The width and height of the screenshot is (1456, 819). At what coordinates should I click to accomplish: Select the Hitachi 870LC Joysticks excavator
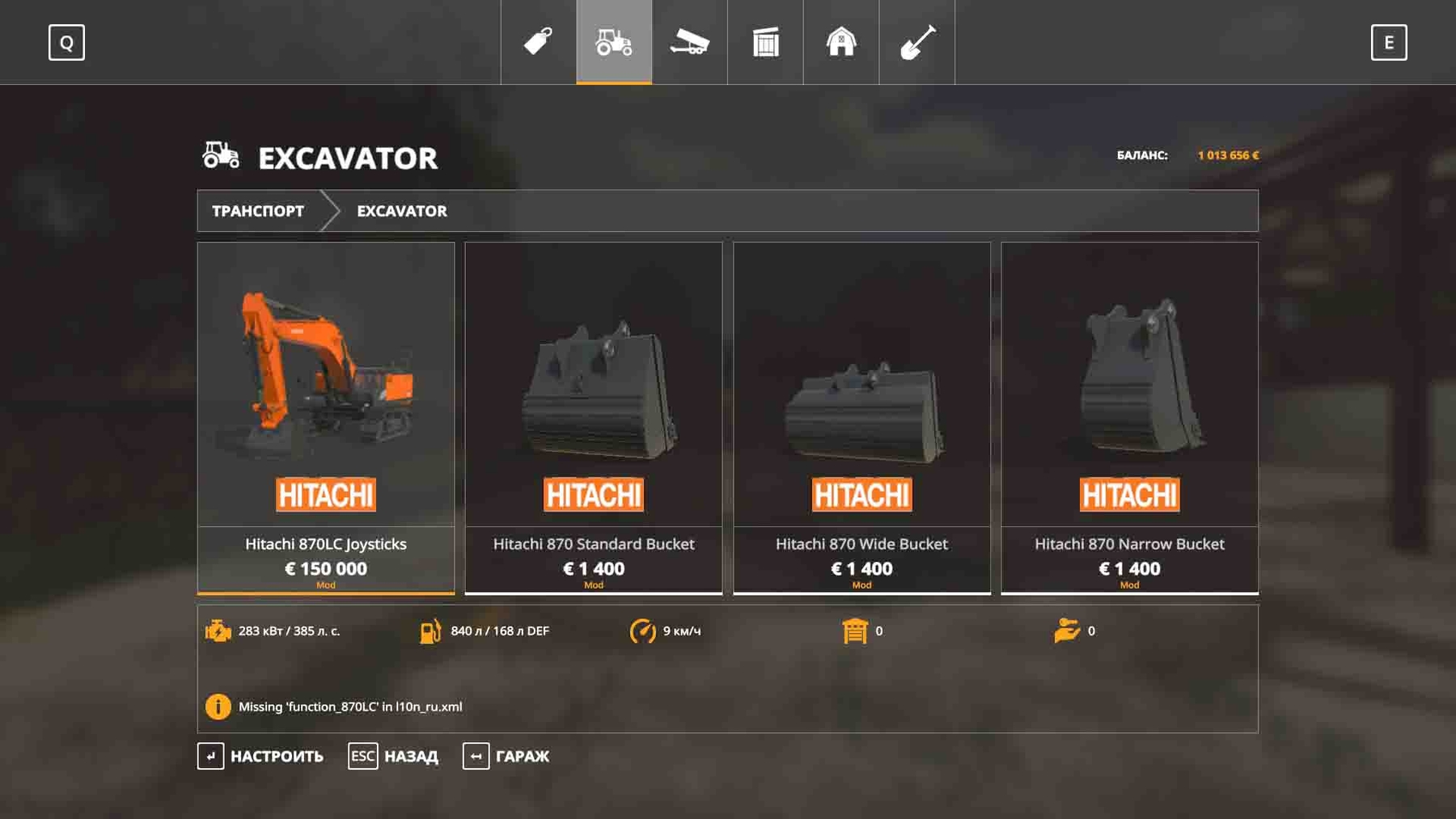[x=325, y=417]
